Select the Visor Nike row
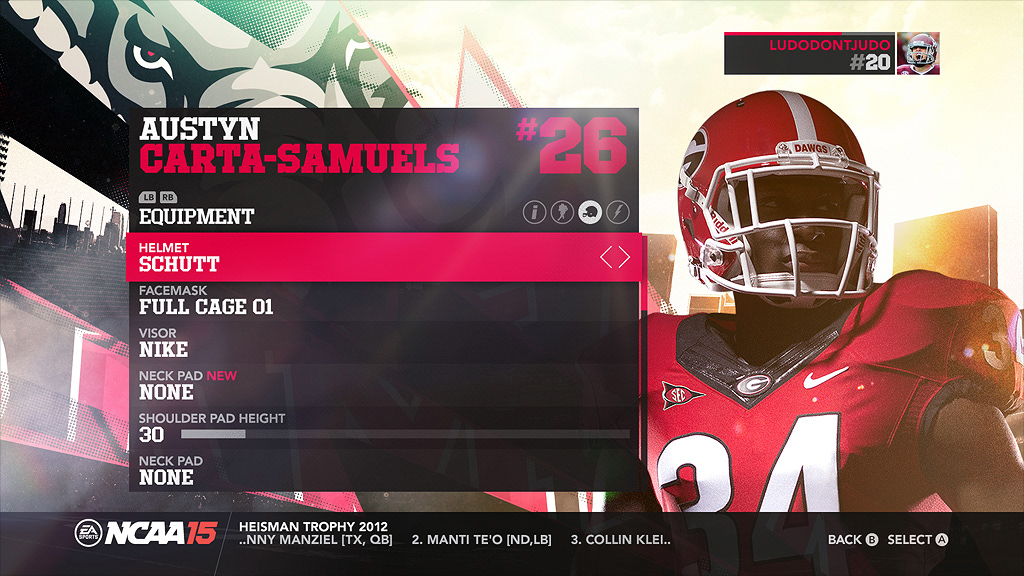The image size is (1024, 576). point(380,343)
